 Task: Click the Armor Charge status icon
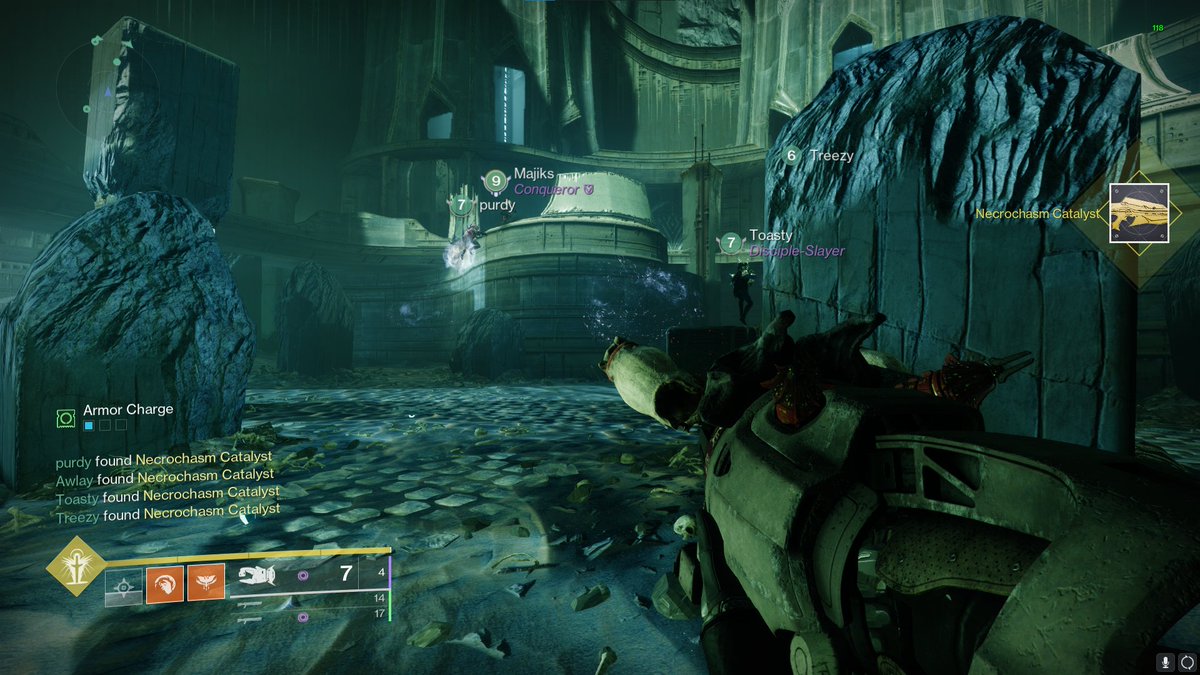[67, 417]
